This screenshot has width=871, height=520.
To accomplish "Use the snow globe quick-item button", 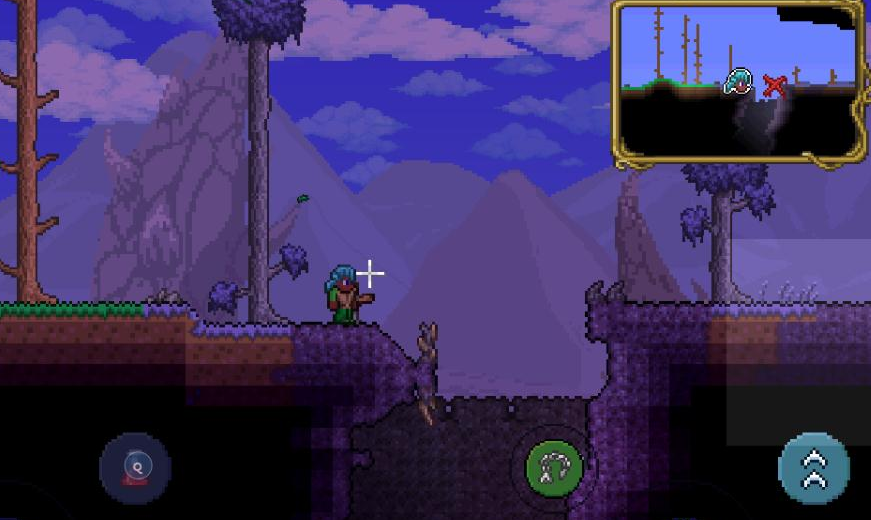I will click(x=135, y=468).
